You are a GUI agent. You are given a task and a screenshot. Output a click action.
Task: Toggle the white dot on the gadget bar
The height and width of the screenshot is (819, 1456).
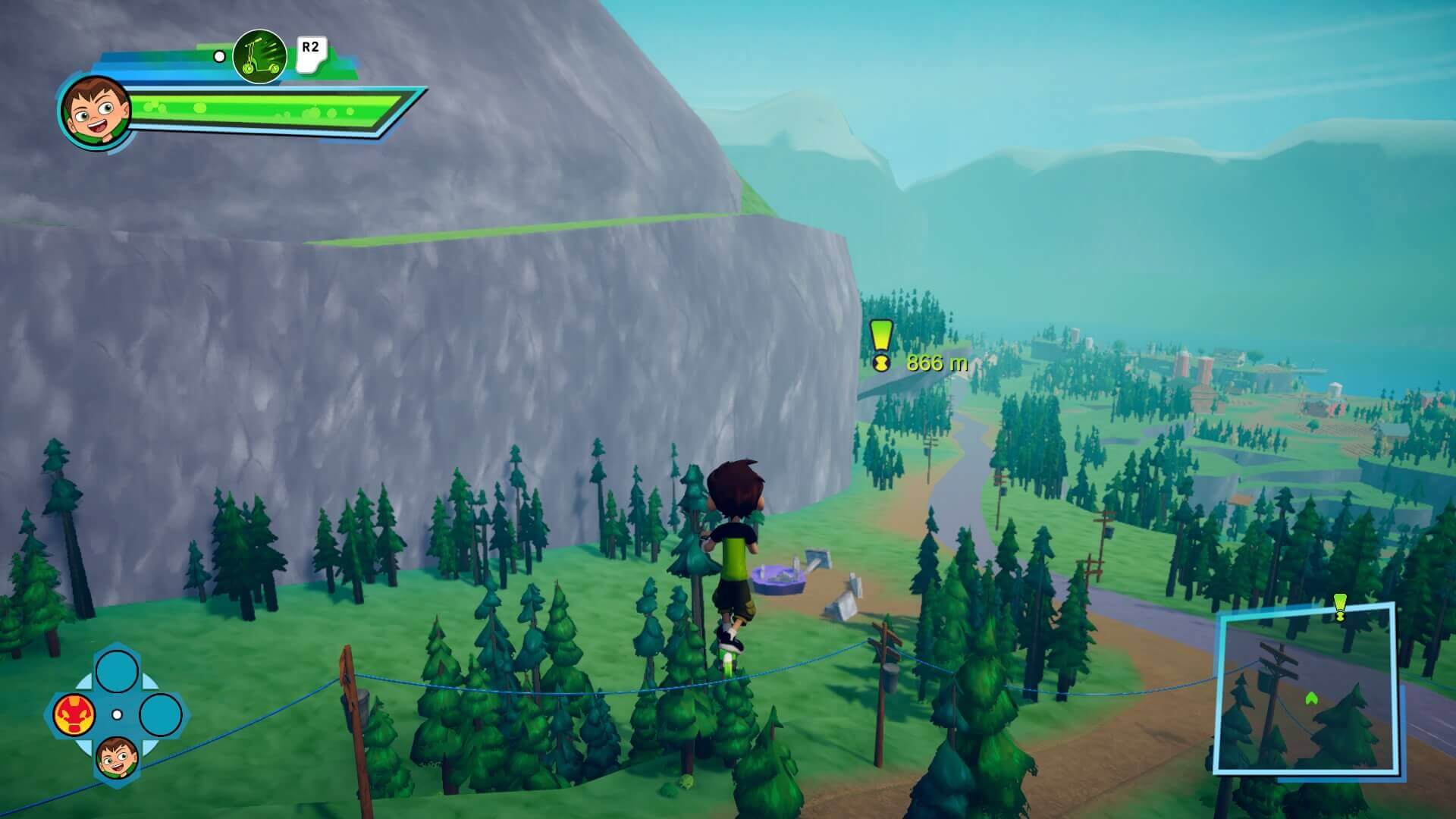click(x=219, y=55)
